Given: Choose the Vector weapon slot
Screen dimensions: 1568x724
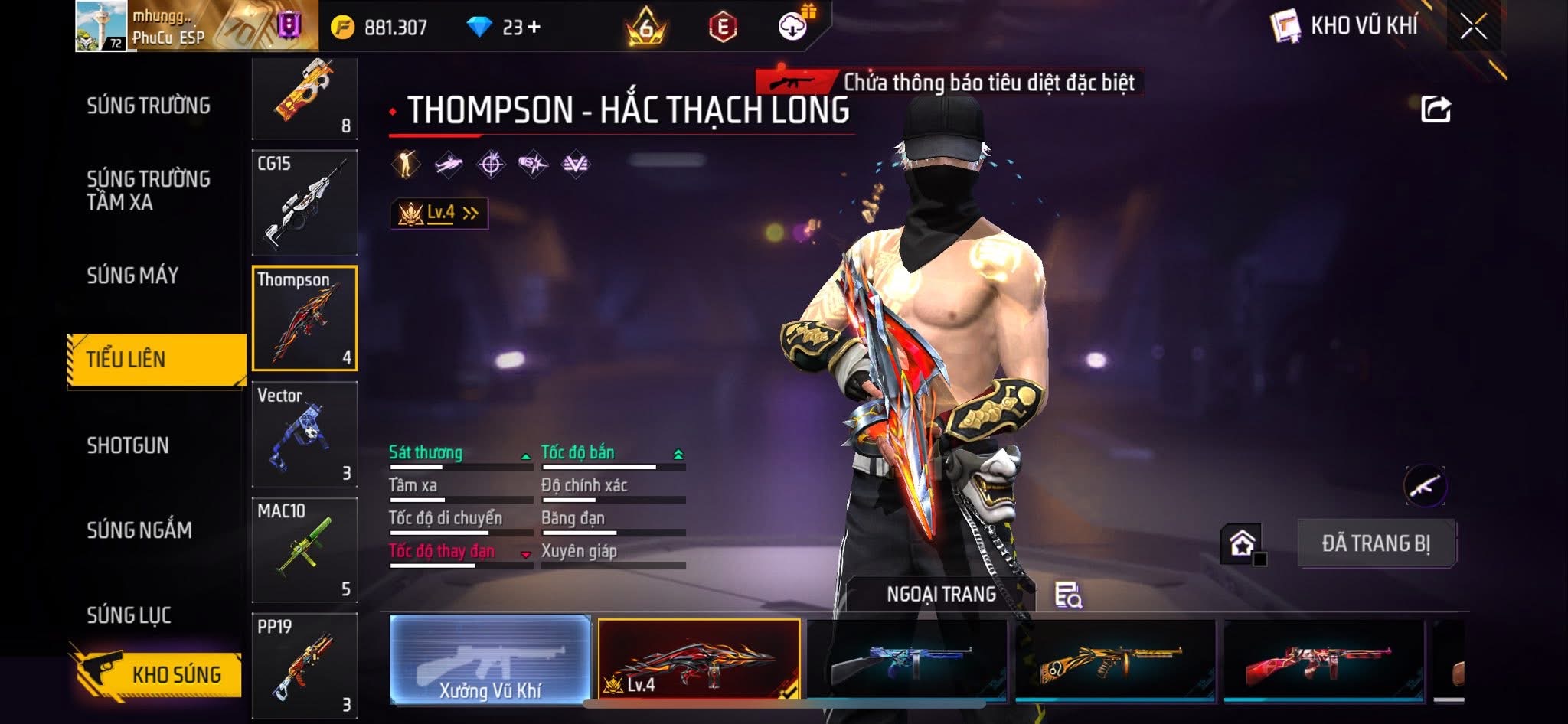Looking at the screenshot, I should (x=305, y=435).
